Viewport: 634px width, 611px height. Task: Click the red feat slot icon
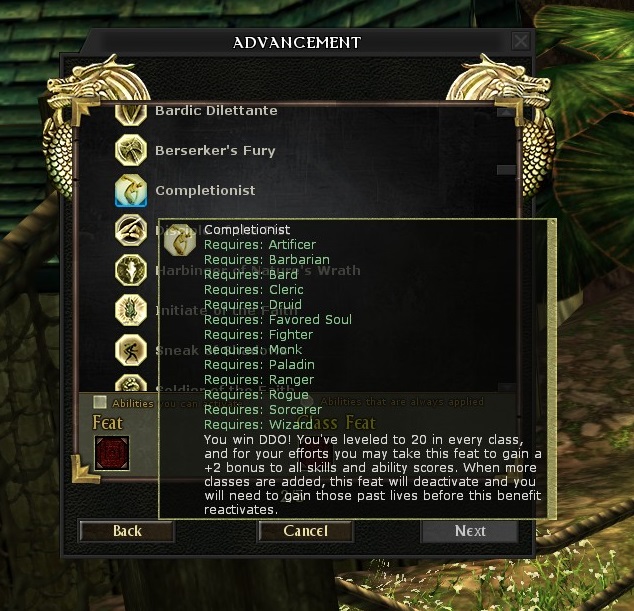(111, 453)
